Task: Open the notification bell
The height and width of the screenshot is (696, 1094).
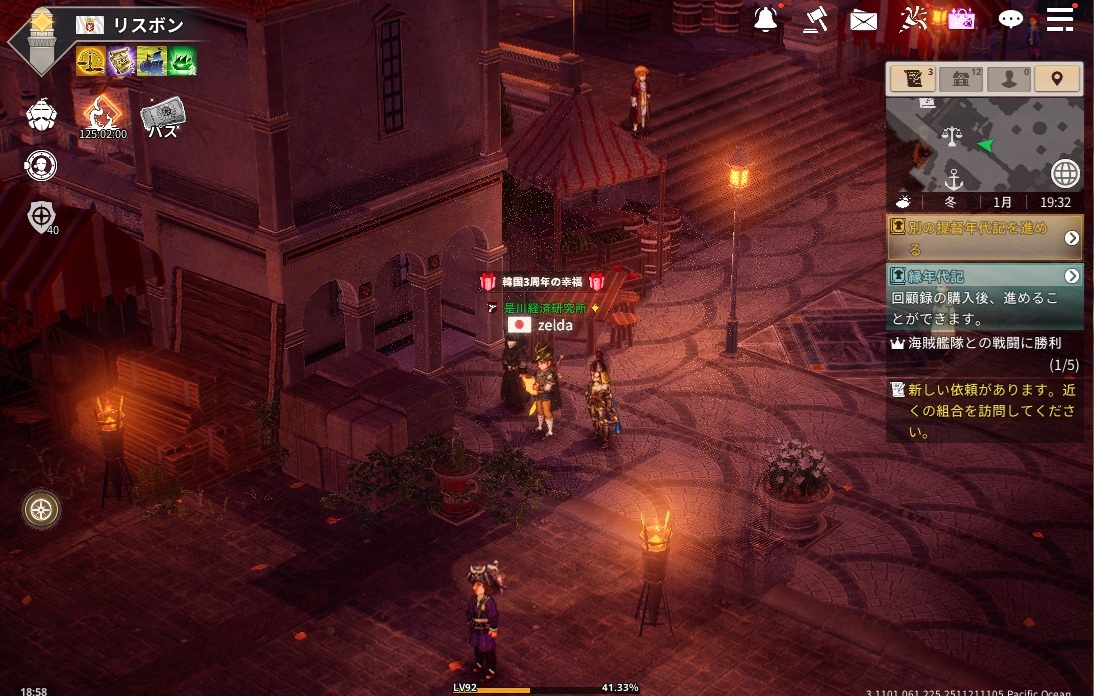Action: [x=766, y=19]
